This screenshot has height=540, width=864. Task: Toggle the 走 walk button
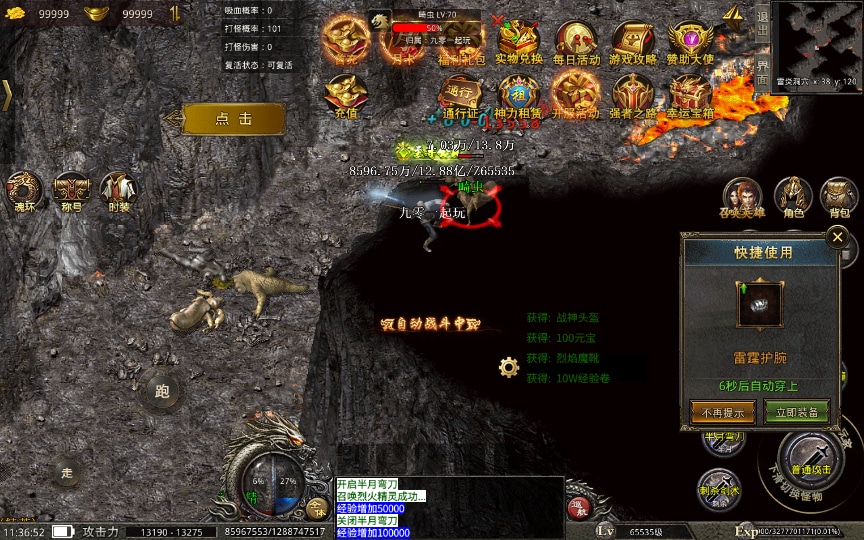tap(67, 472)
